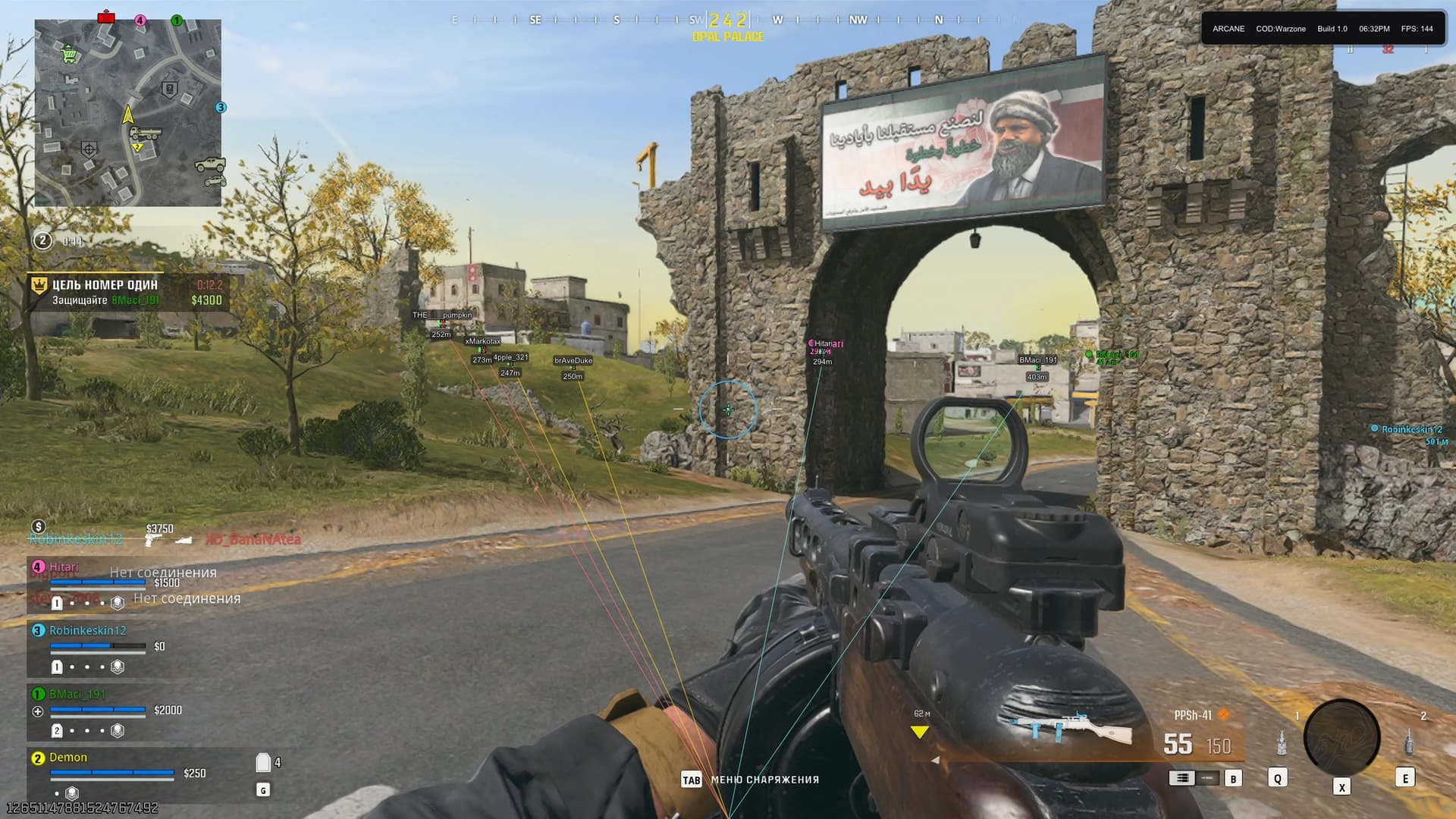Click the yellow ping marker showing 62 м

(920, 732)
